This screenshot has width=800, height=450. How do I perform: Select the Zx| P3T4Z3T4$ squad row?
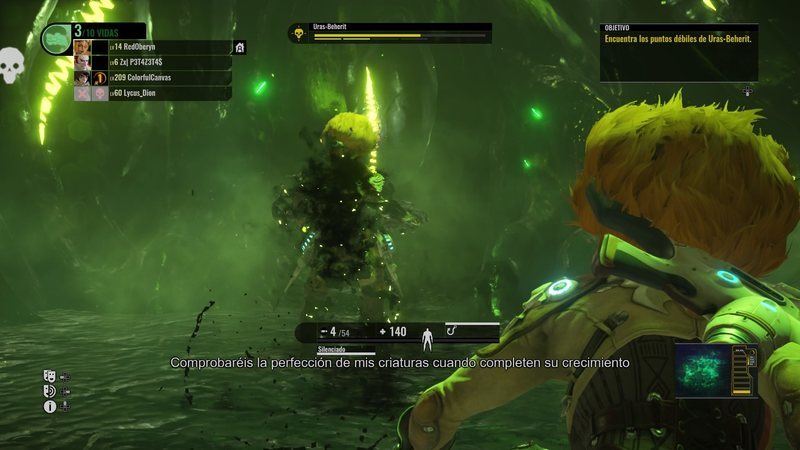coord(150,62)
